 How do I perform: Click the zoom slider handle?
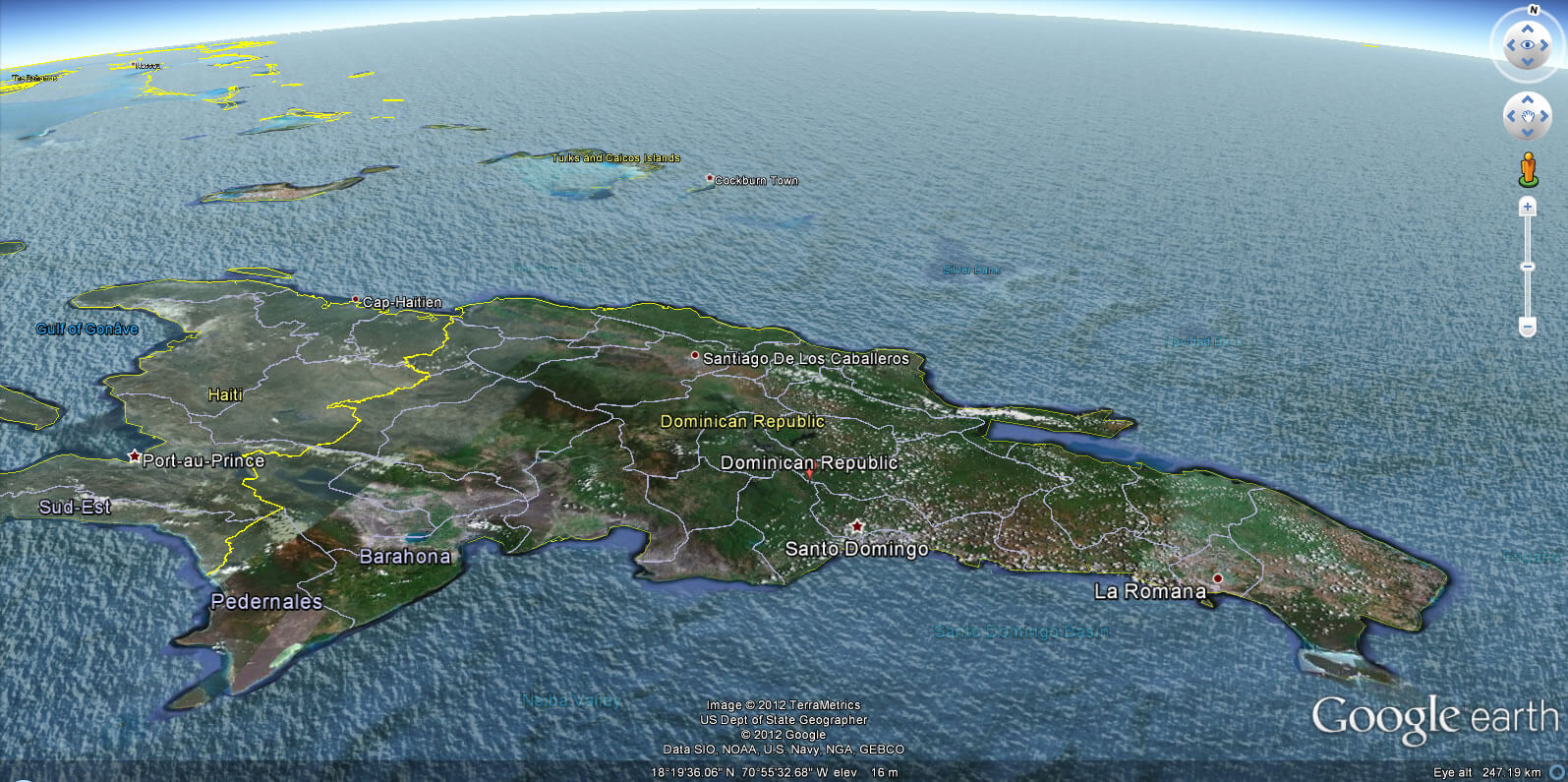(1528, 267)
